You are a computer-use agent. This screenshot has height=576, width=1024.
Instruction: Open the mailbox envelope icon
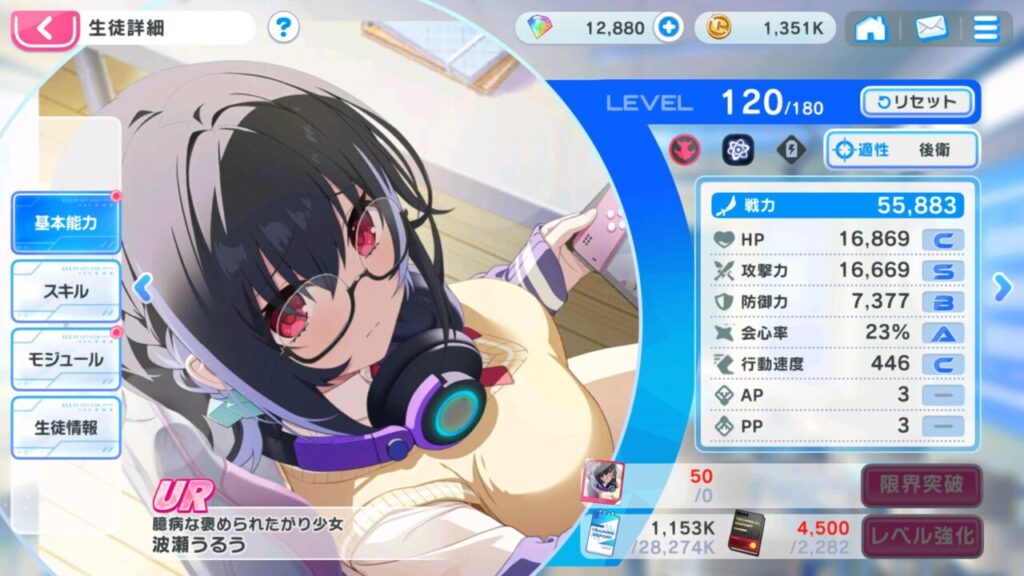931,28
